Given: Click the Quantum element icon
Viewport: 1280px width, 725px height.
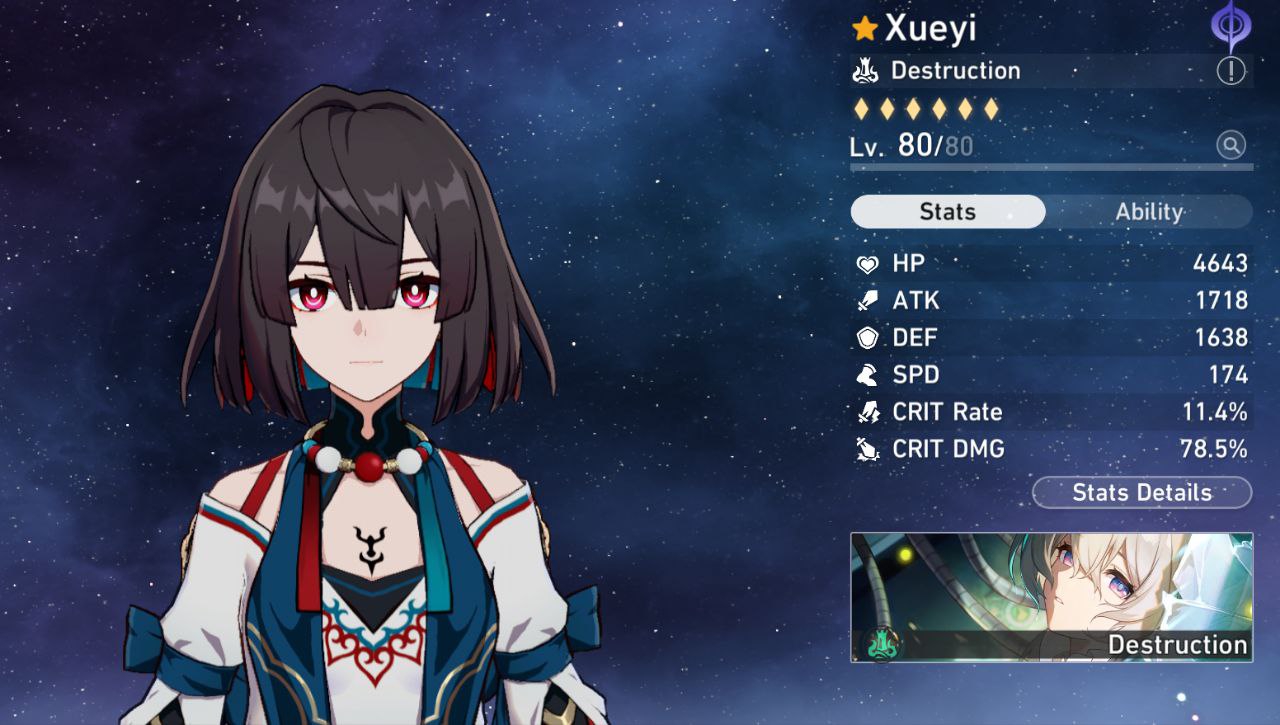Looking at the screenshot, I should [x=1231, y=25].
